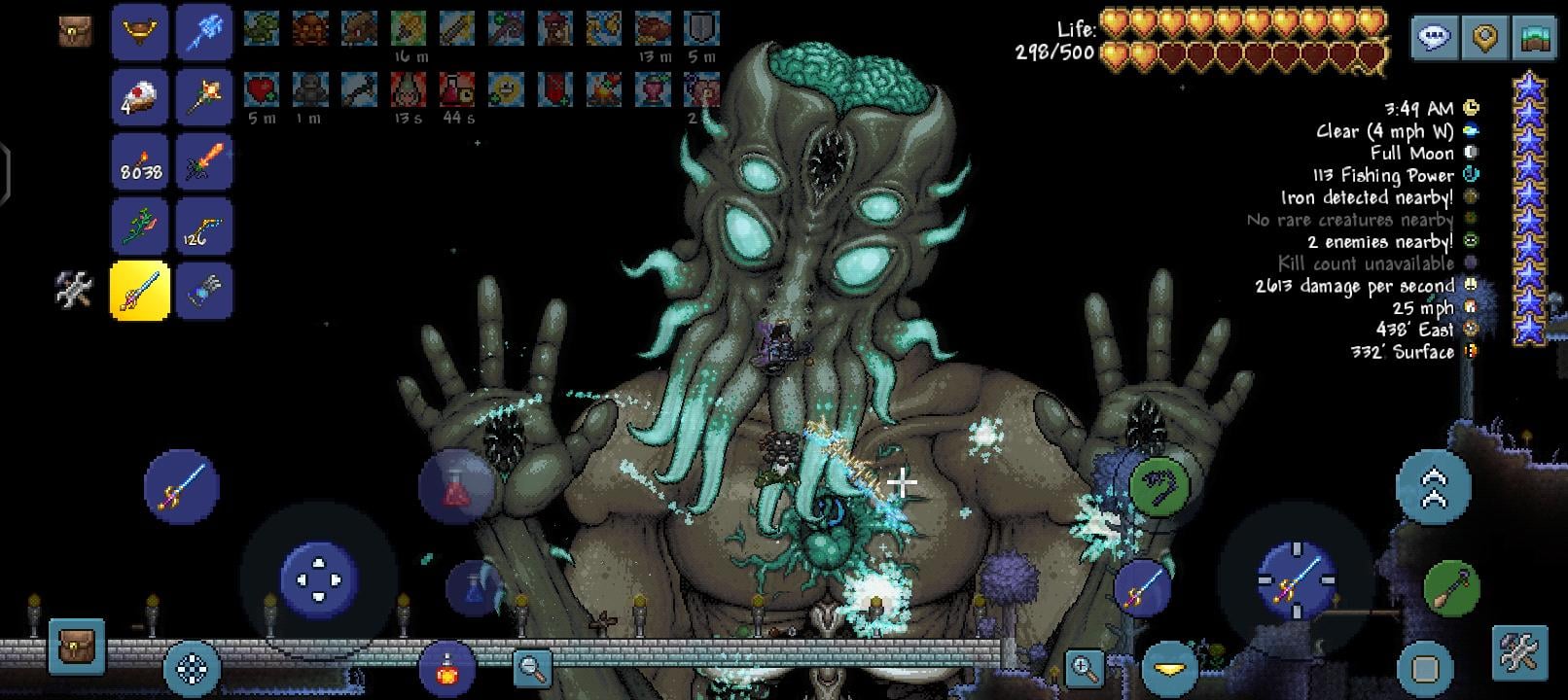1568x700 pixels.
Task: Select the blue trident hotbar slot
Action: point(204,32)
